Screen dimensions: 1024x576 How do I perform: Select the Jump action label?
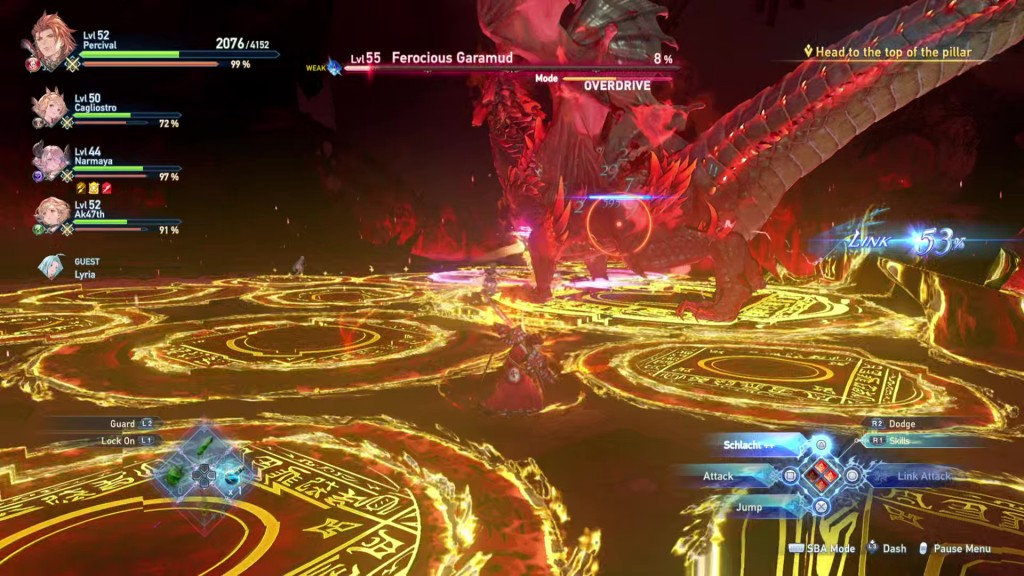[748, 507]
